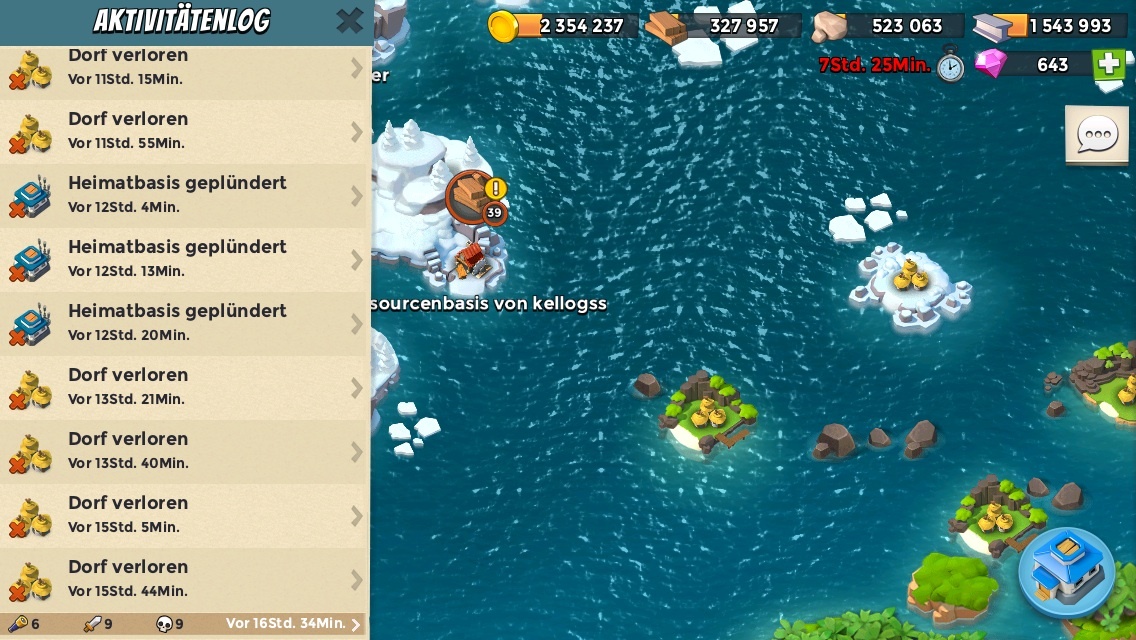
Task: Open Dorf verloren entry from 15Std. 5Min.
Action: (185, 515)
